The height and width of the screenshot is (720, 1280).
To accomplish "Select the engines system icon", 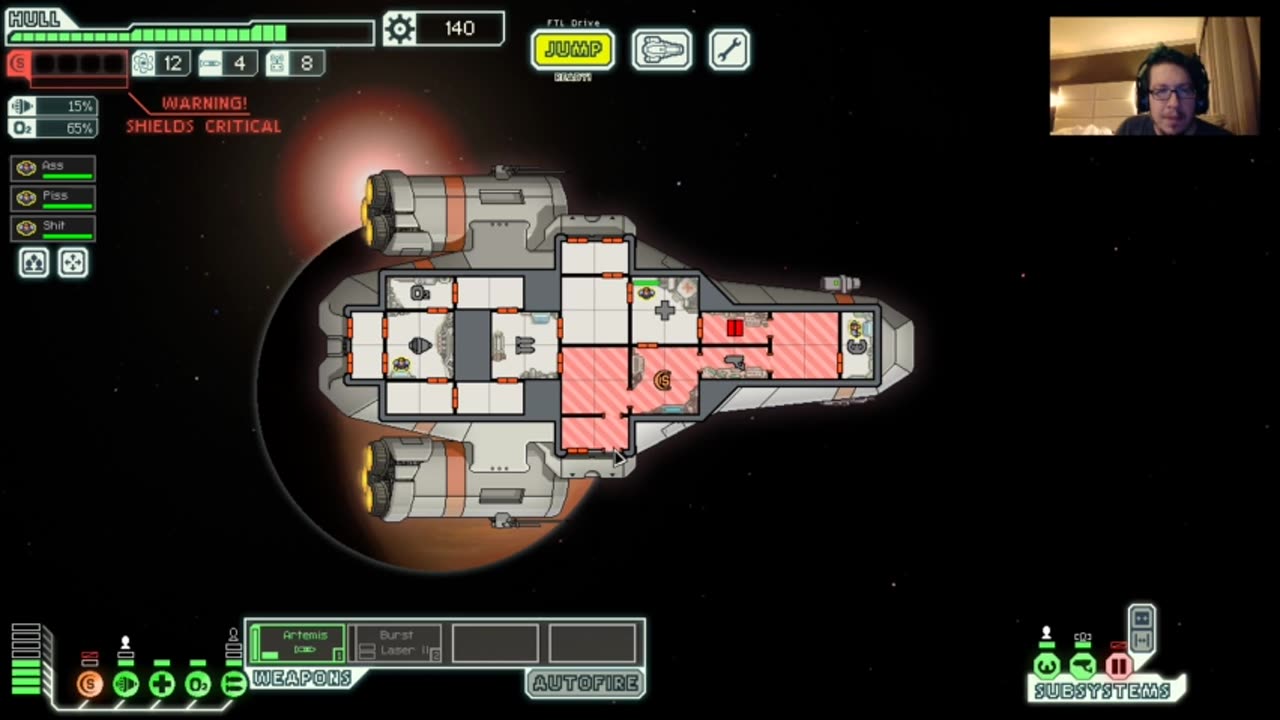I will click(126, 685).
